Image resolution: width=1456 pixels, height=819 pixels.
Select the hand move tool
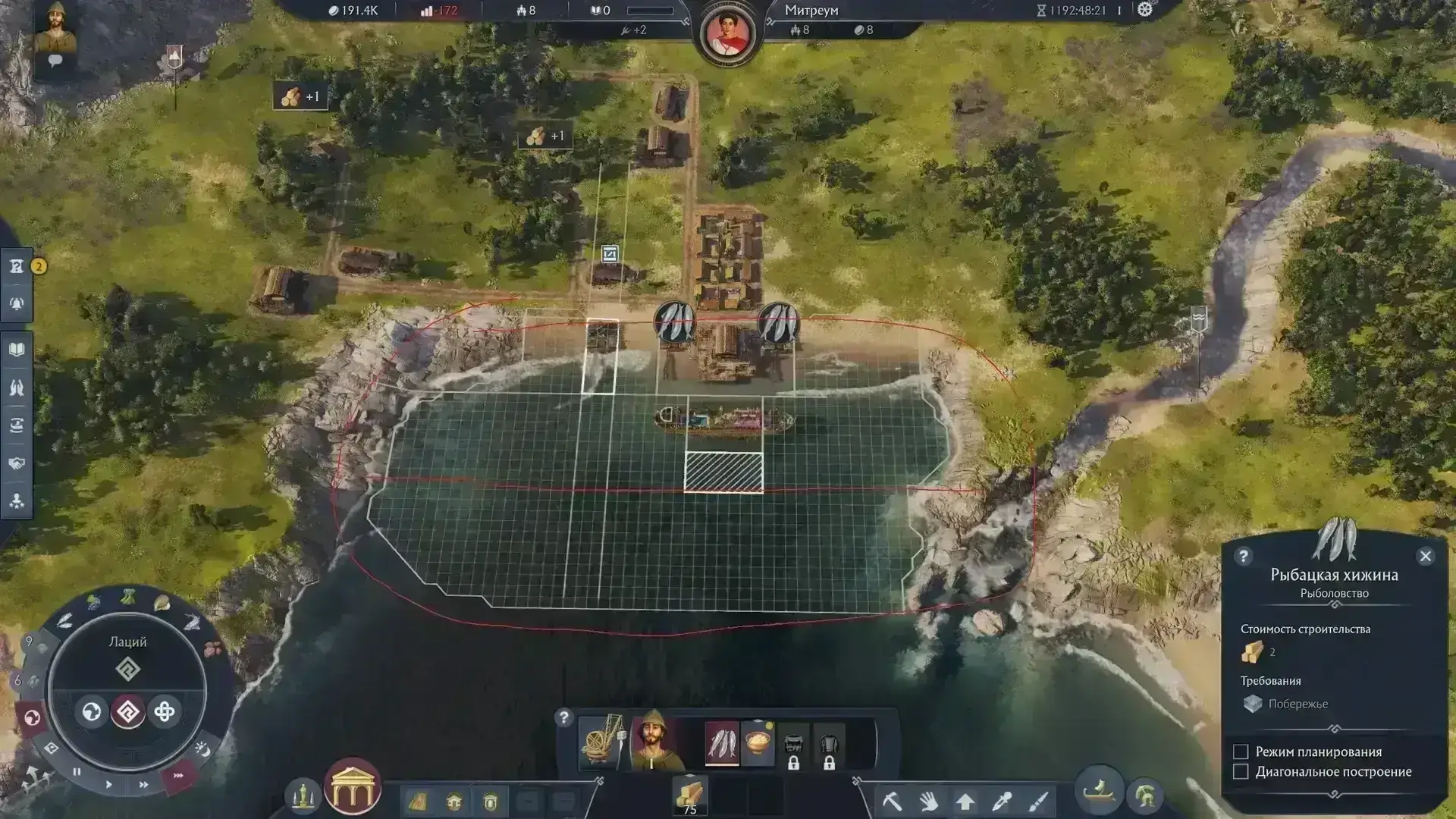(929, 801)
